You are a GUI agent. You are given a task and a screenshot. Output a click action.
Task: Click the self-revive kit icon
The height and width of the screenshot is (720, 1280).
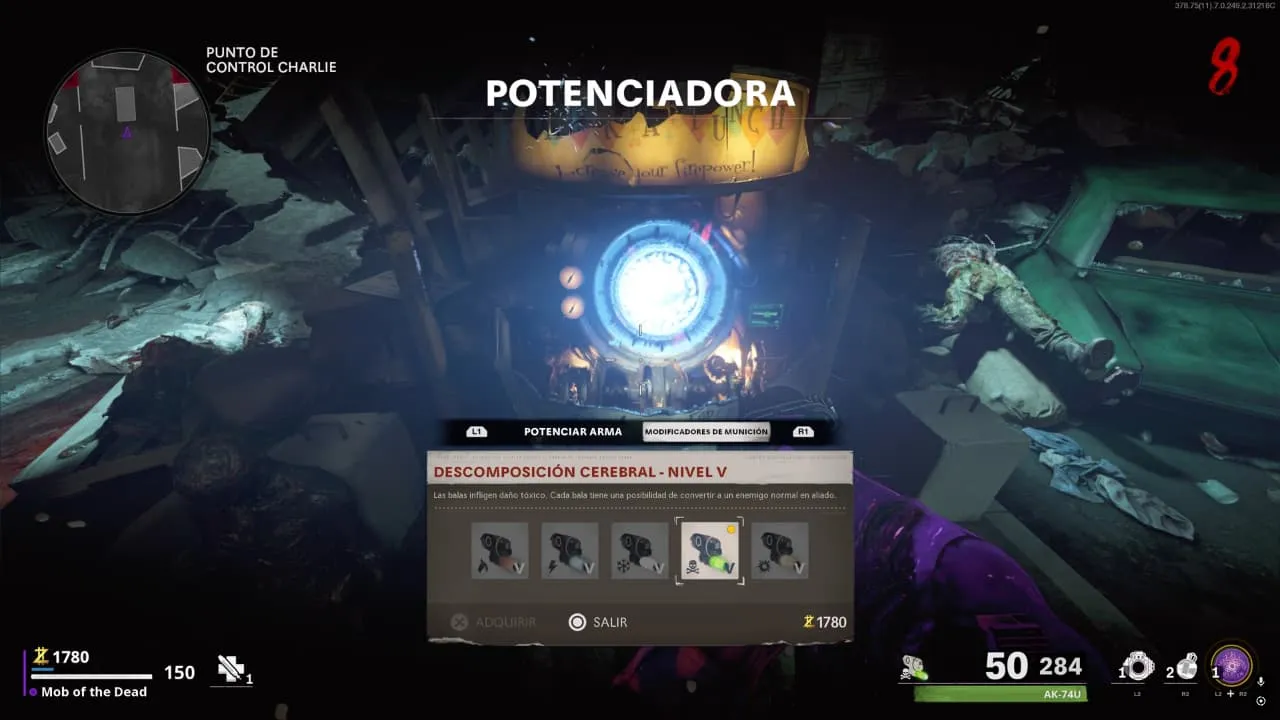[231, 669]
